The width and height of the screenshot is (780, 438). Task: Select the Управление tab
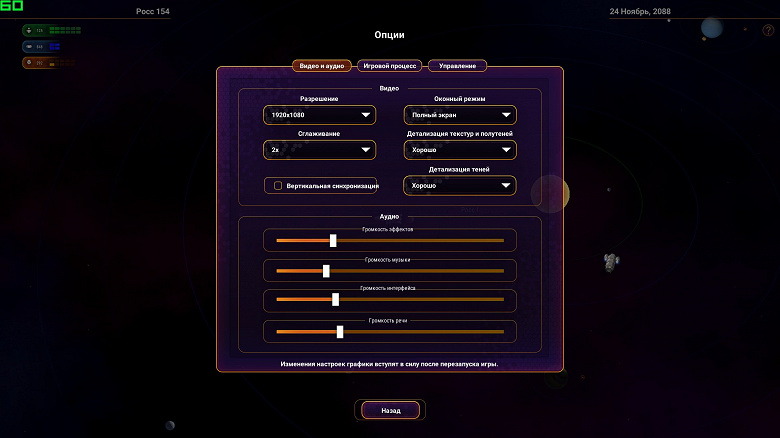point(458,66)
